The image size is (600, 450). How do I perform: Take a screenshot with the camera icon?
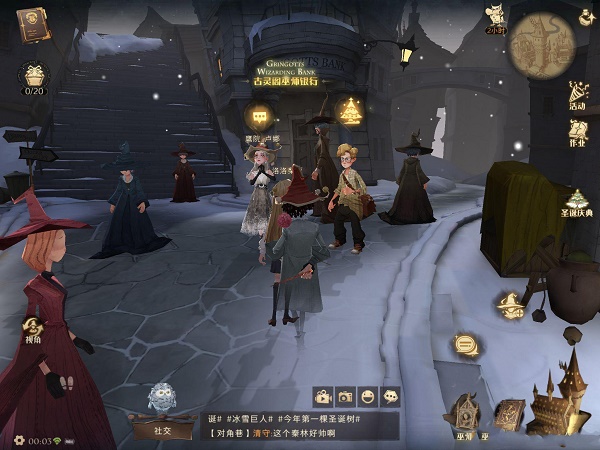(345, 396)
